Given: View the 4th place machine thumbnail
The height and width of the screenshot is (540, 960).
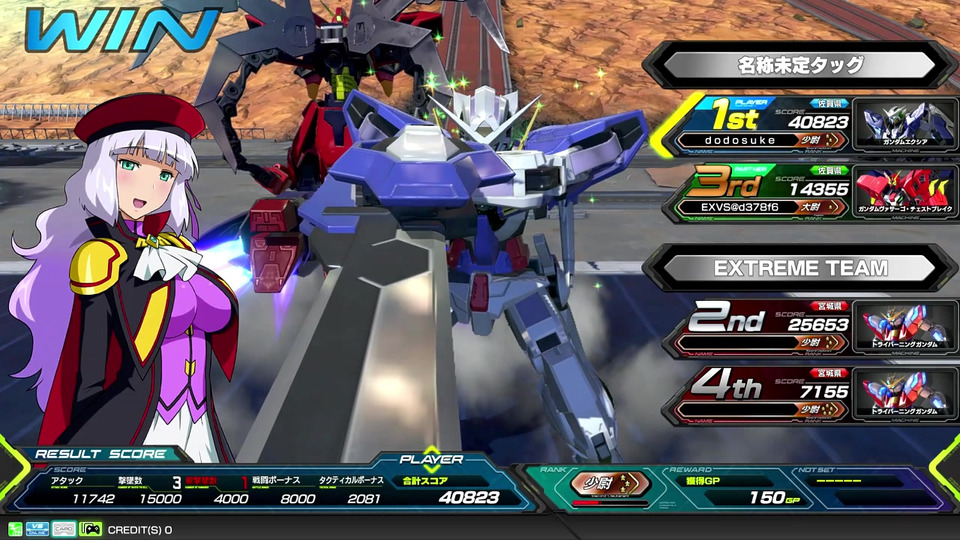Looking at the screenshot, I should pos(905,394).
